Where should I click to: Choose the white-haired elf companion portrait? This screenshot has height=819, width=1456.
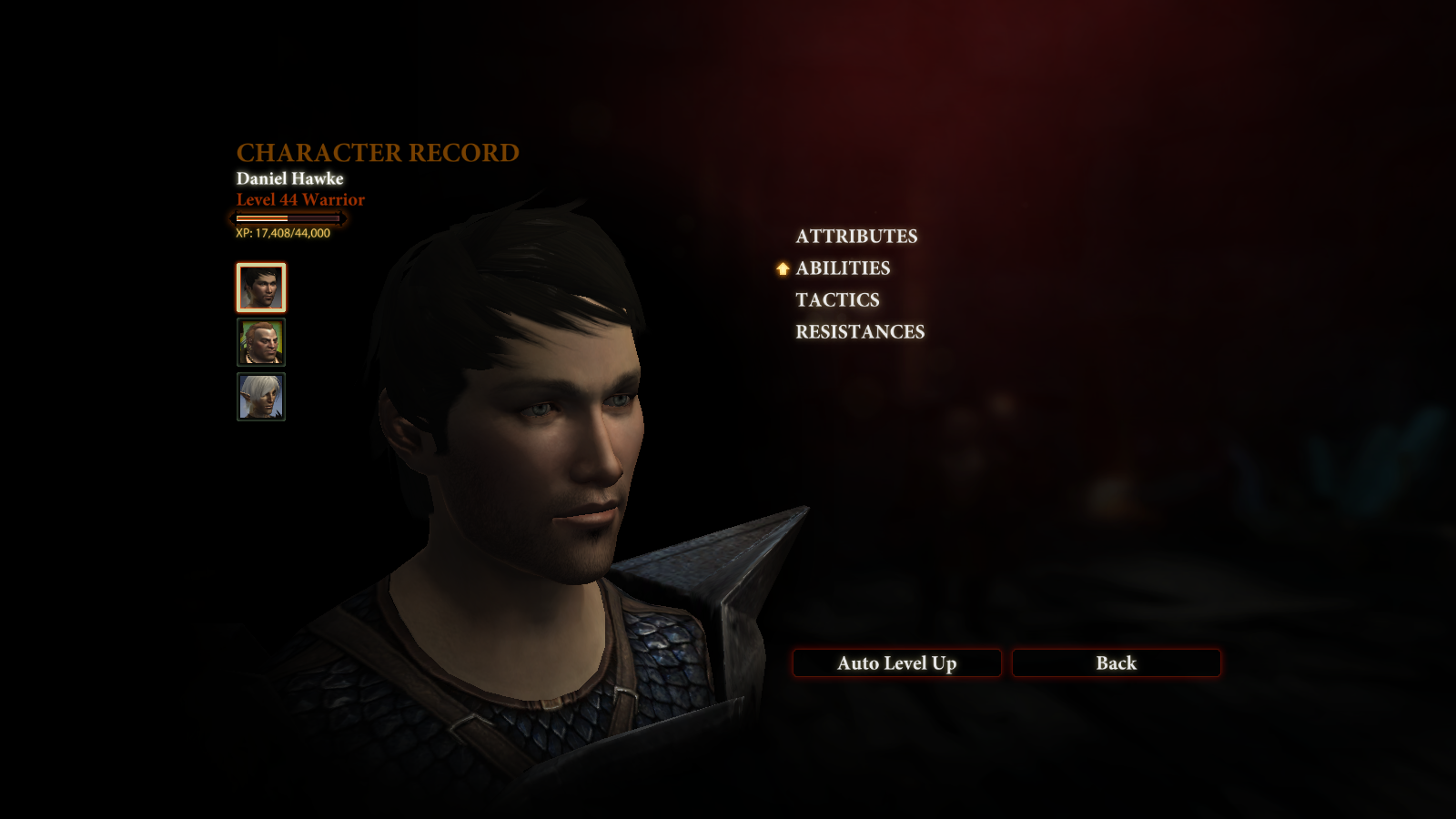pyautogui.click(x=261, y=397)
